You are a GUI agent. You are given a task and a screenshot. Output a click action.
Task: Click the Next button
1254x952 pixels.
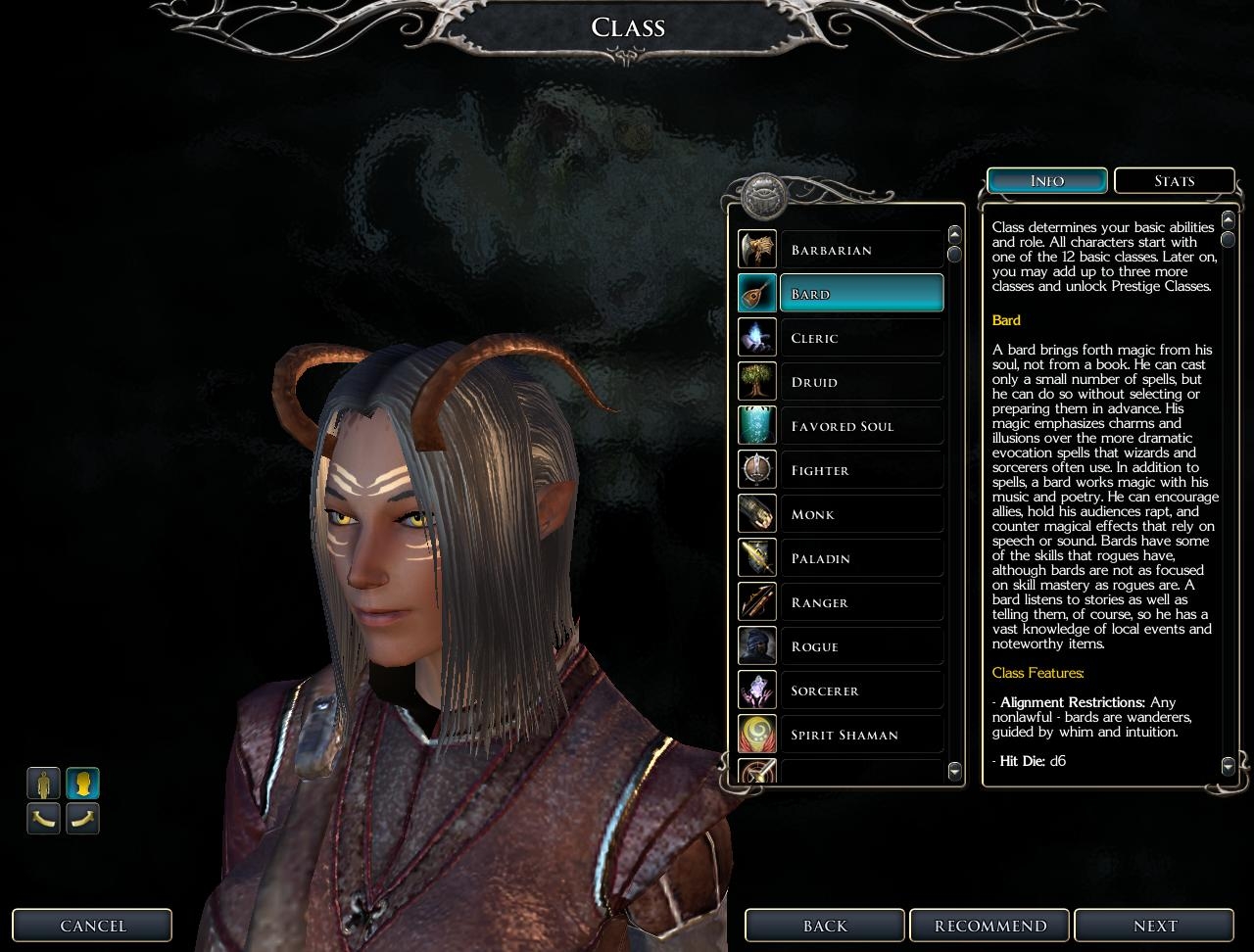1154,926
